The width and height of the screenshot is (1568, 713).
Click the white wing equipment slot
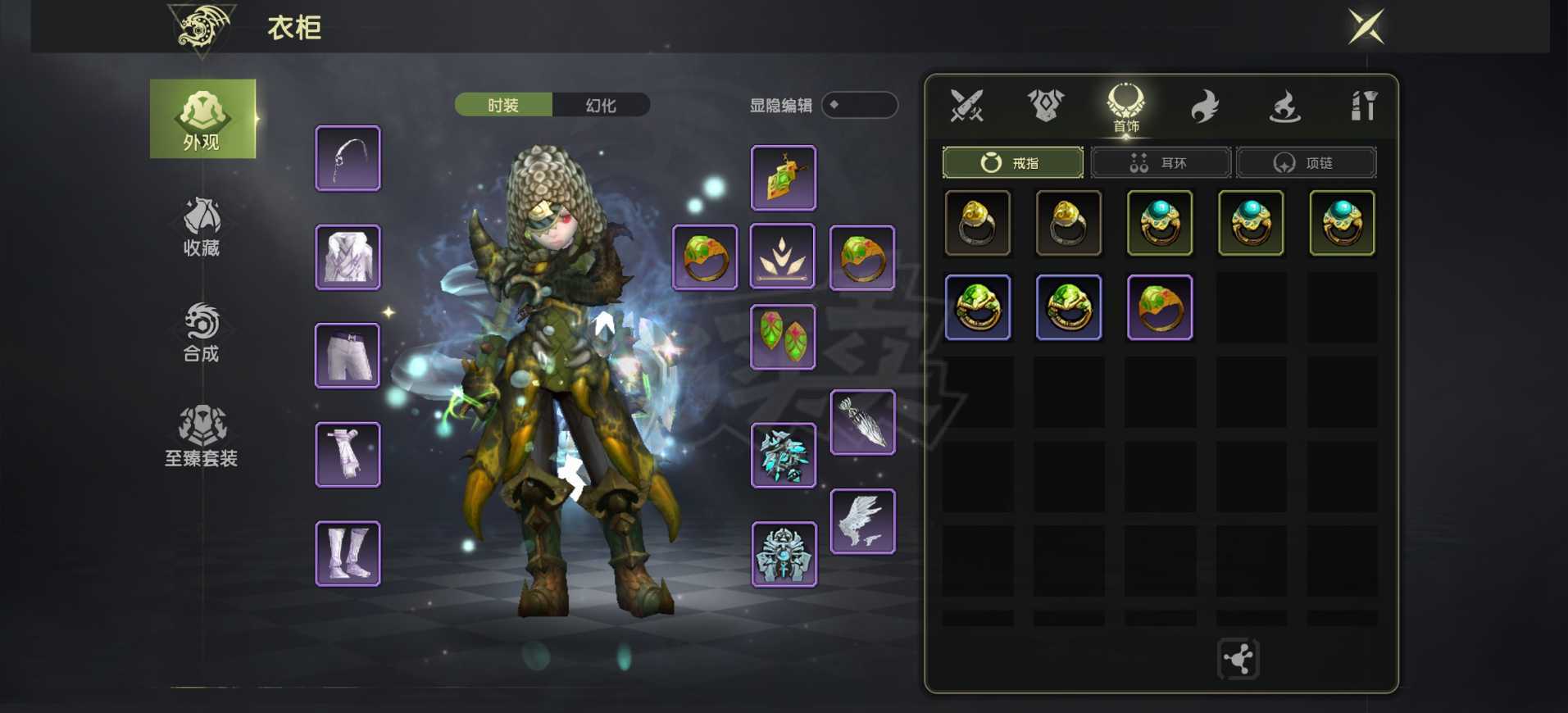(862, 521)
